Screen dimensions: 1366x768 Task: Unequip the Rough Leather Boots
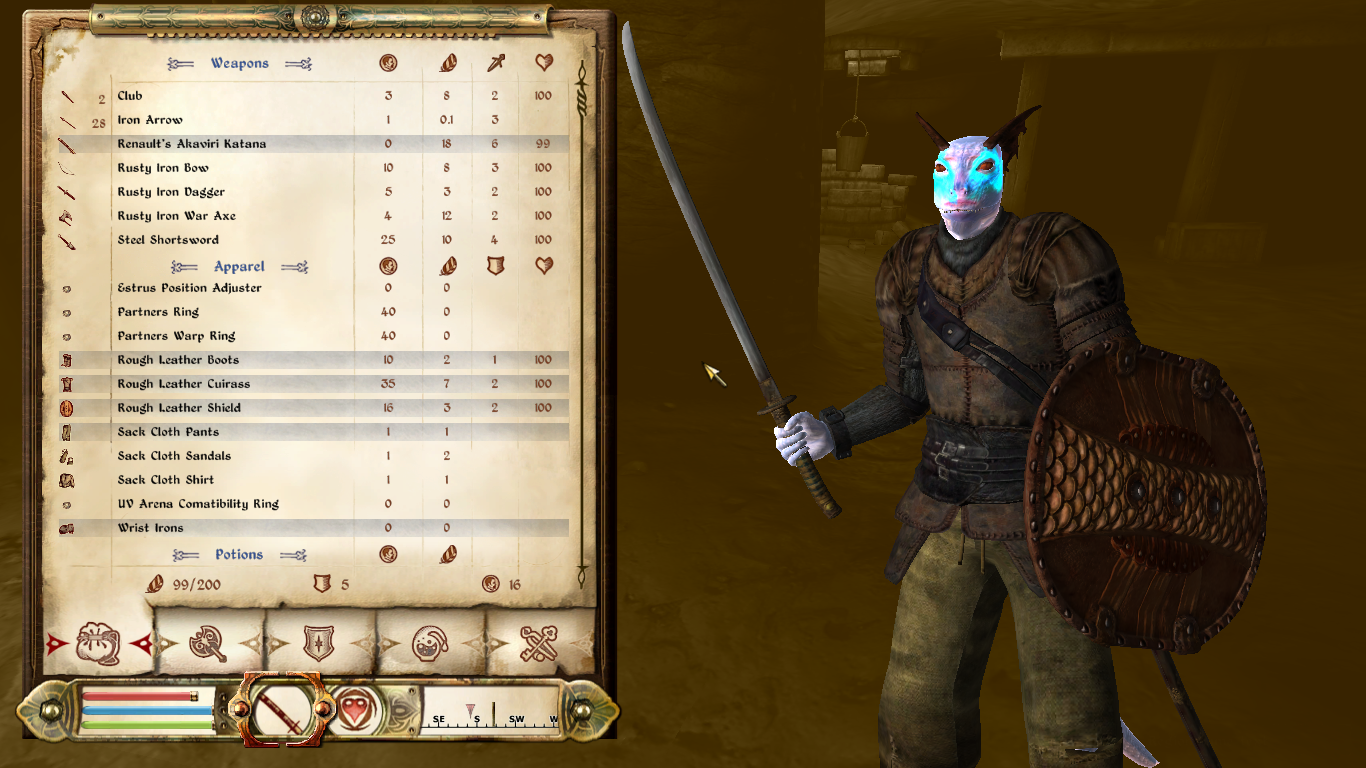178,360
